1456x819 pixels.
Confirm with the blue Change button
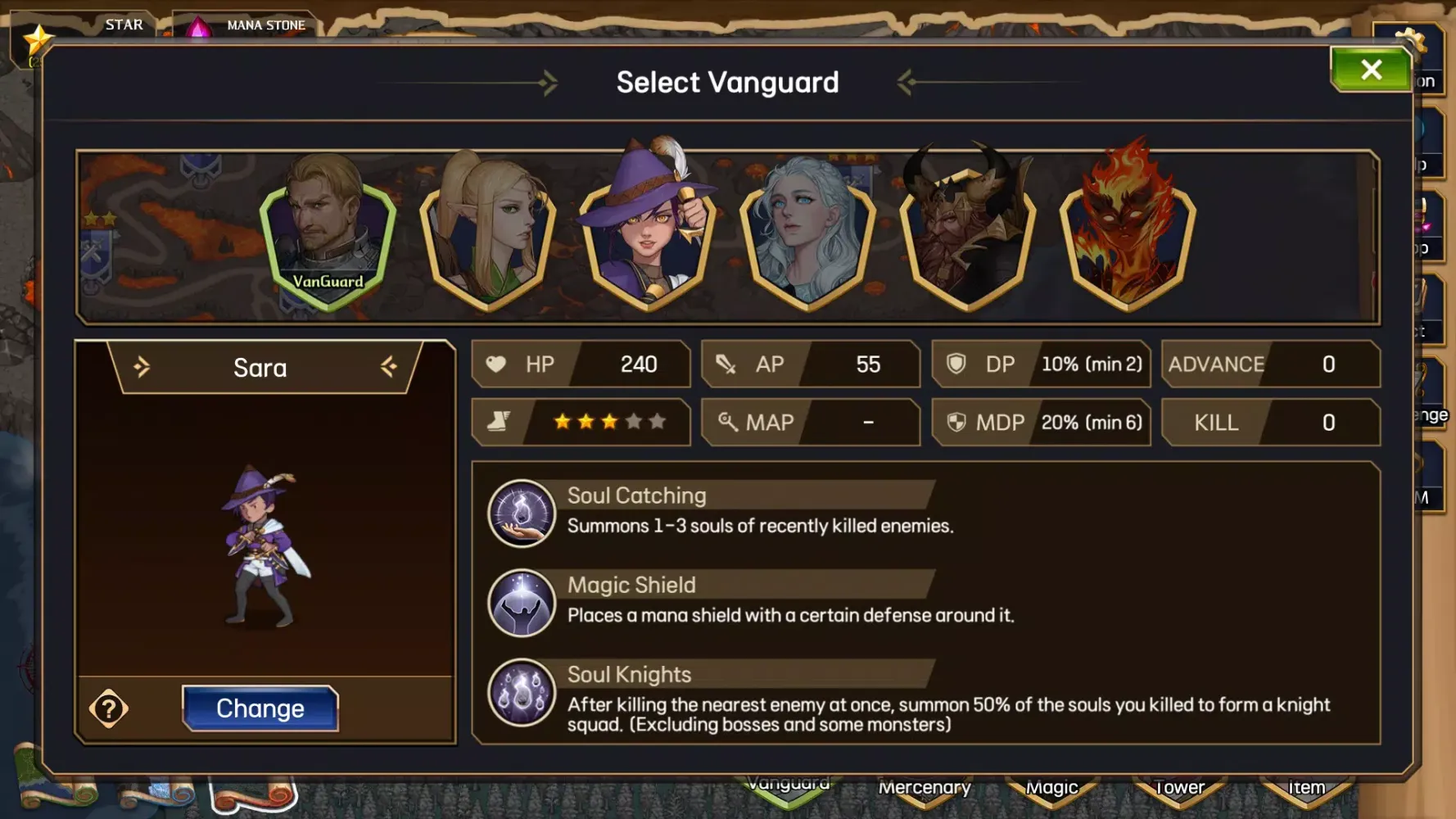260,708
